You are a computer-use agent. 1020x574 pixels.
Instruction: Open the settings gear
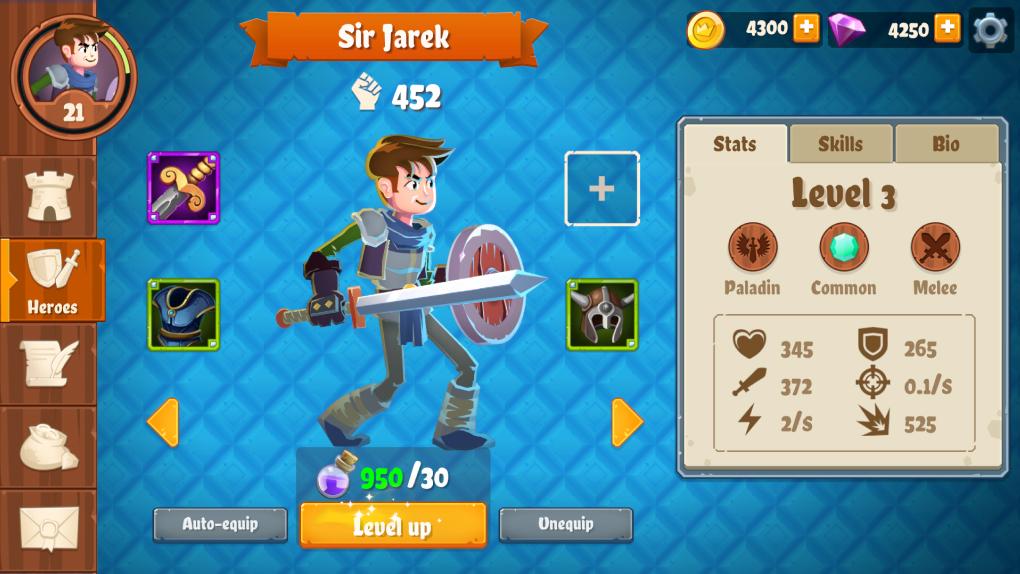[990, 30]
